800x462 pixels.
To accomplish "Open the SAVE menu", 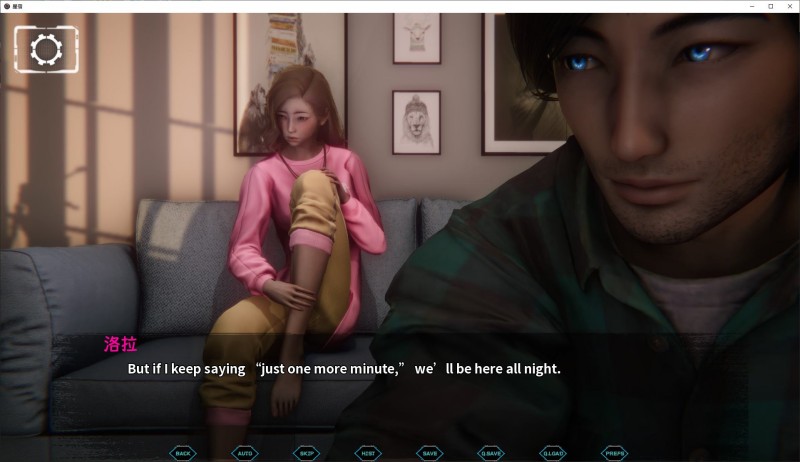I will click(x=429, y=453).
